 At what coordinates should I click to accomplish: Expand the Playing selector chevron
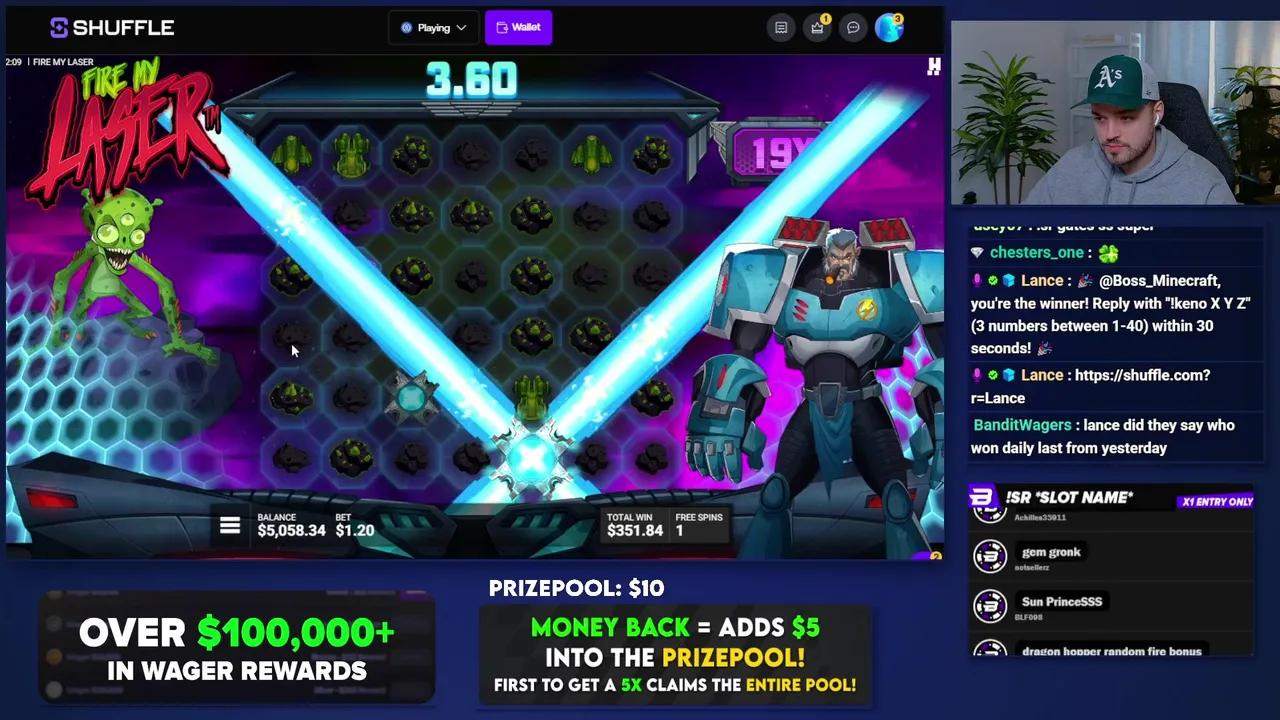coord(459,27)
